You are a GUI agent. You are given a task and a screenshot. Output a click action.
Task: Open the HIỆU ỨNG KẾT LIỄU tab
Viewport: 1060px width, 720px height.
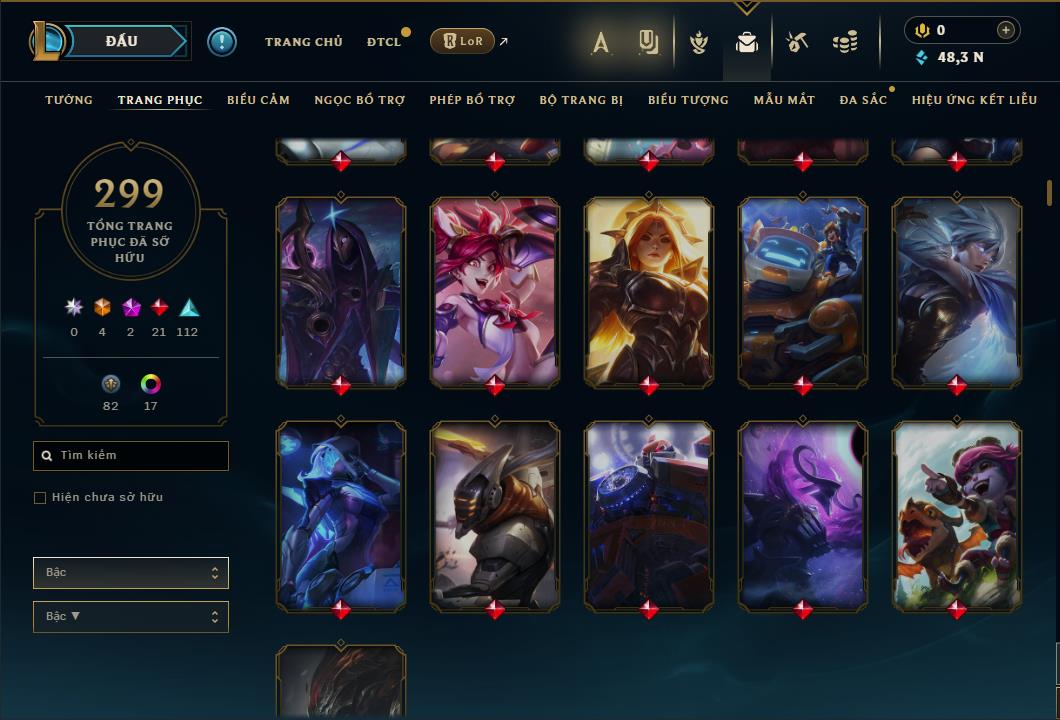(x=974, y=100)
